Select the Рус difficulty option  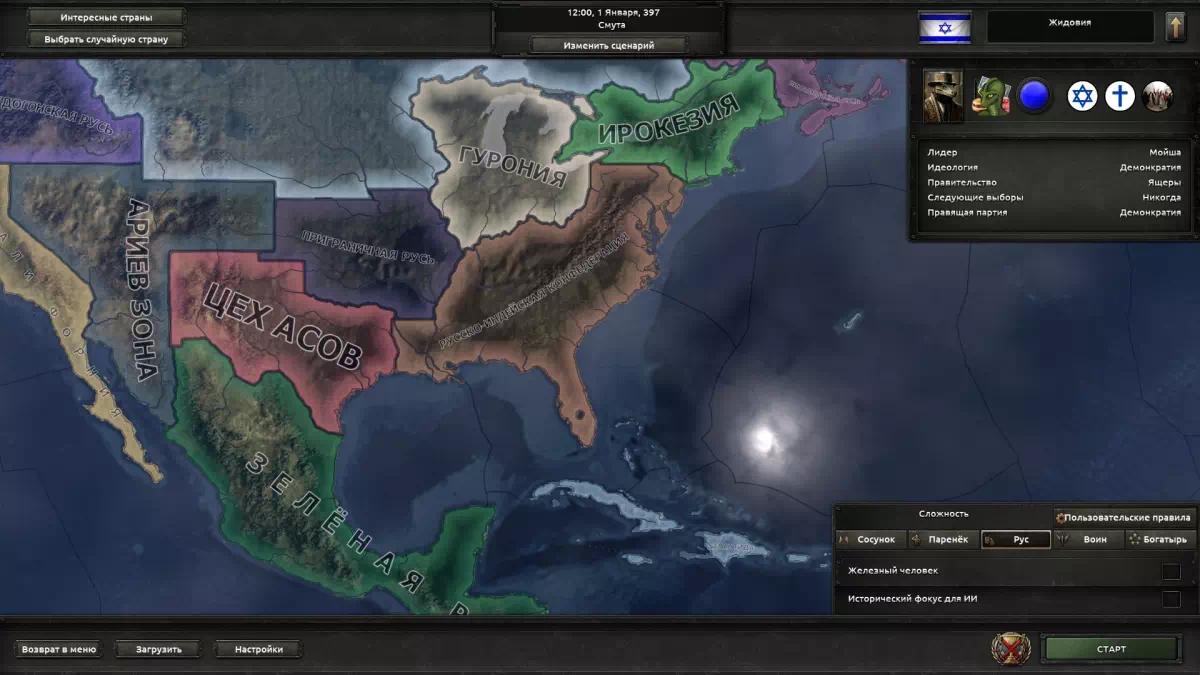pyautogui.click(x=1016, y=539)
